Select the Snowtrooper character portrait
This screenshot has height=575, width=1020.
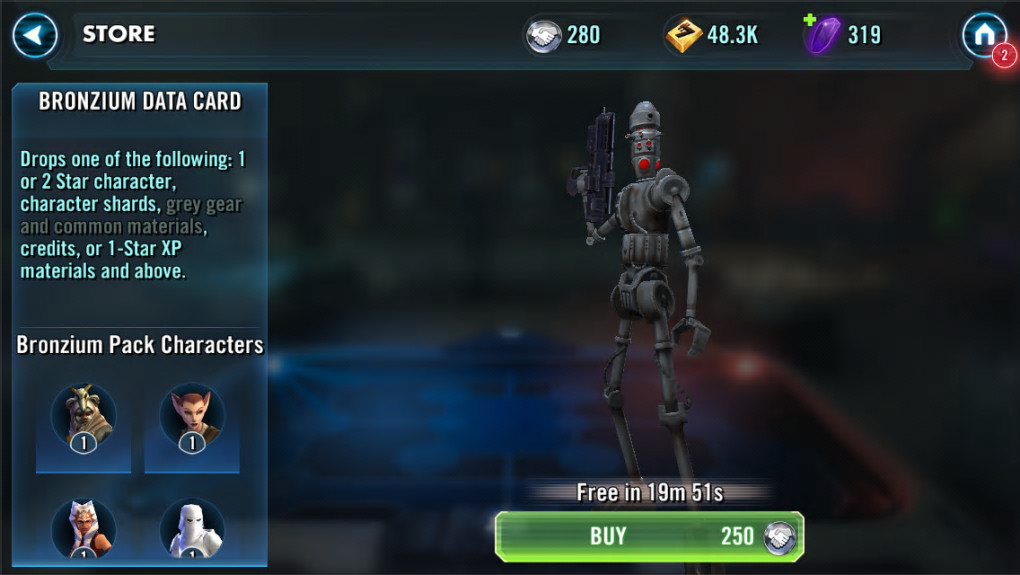coord(192,529)
